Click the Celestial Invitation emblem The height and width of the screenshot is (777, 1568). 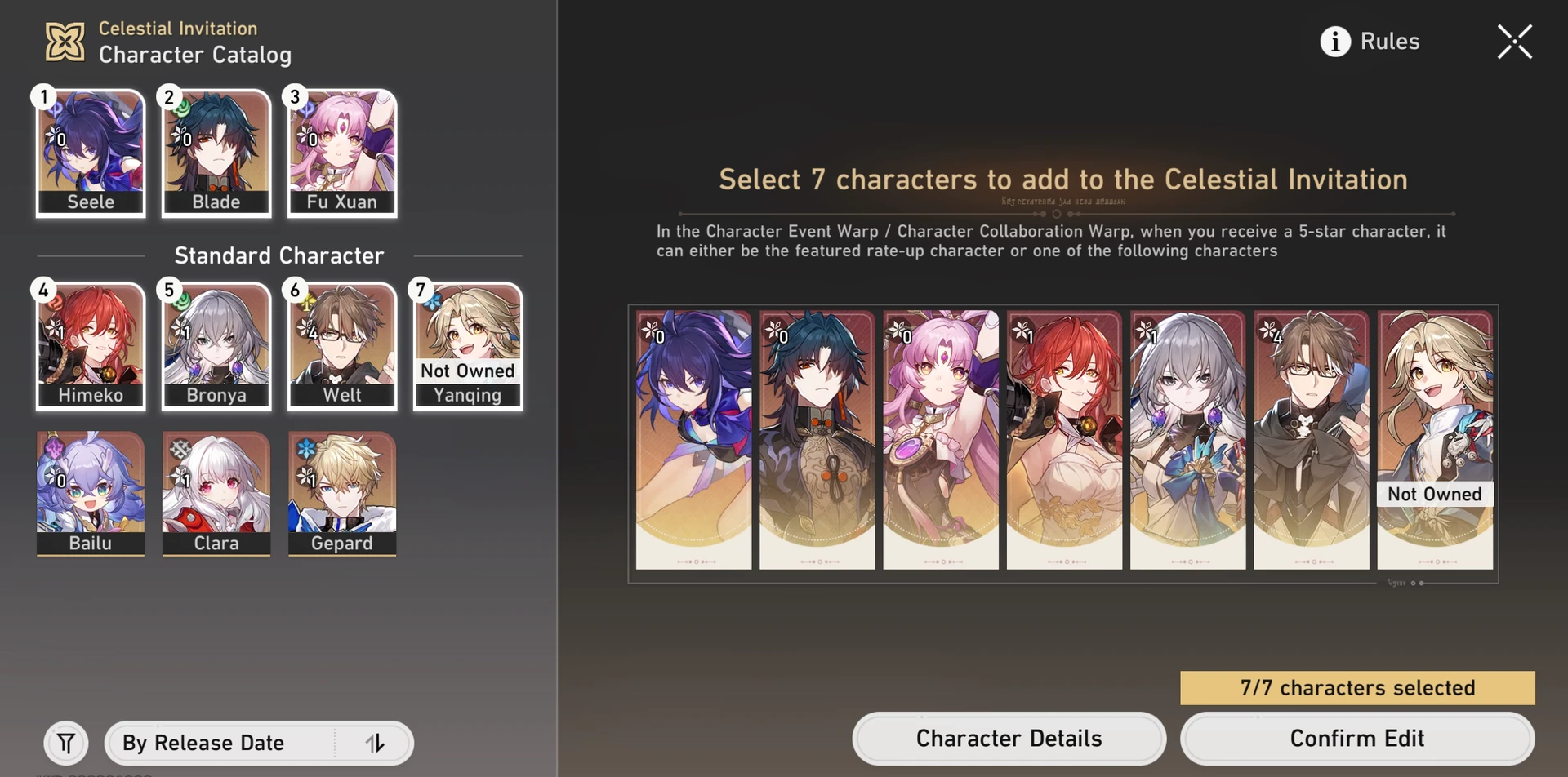click(64, 40)
